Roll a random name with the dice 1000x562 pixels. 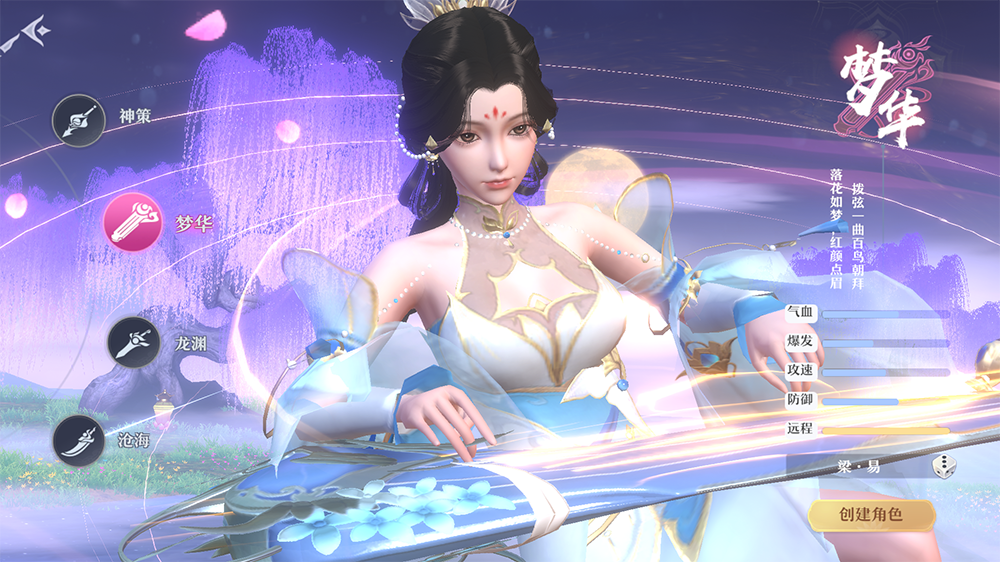coord(944,466)
